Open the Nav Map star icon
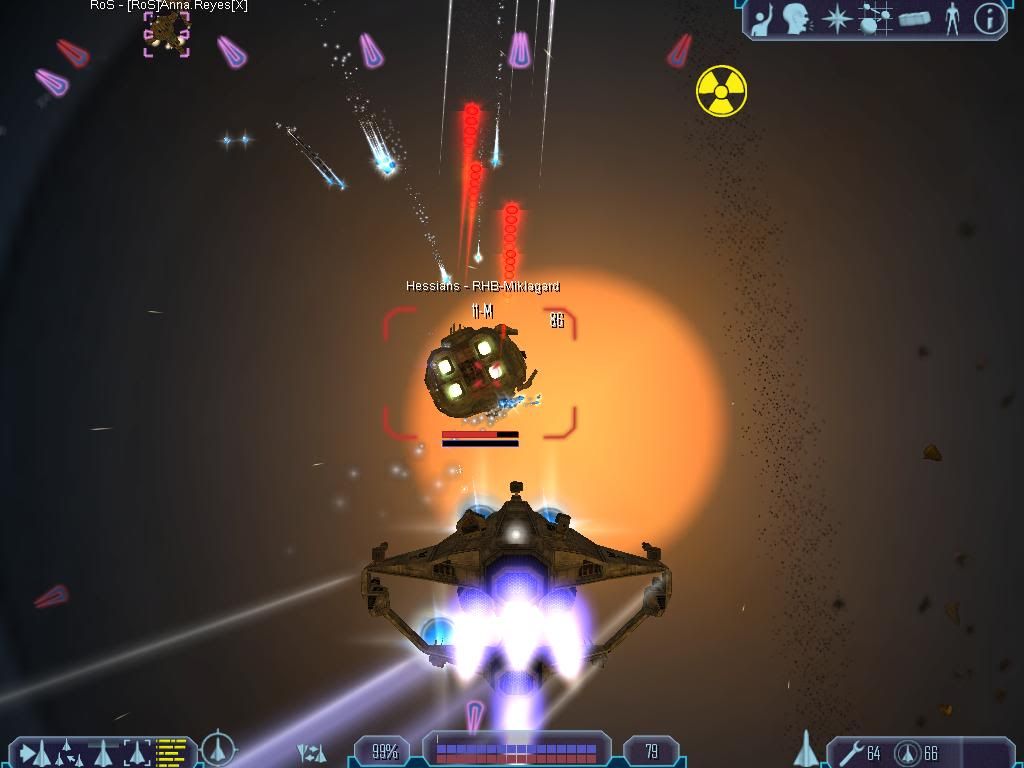The image size is (1024, 768). pos(837,19)
